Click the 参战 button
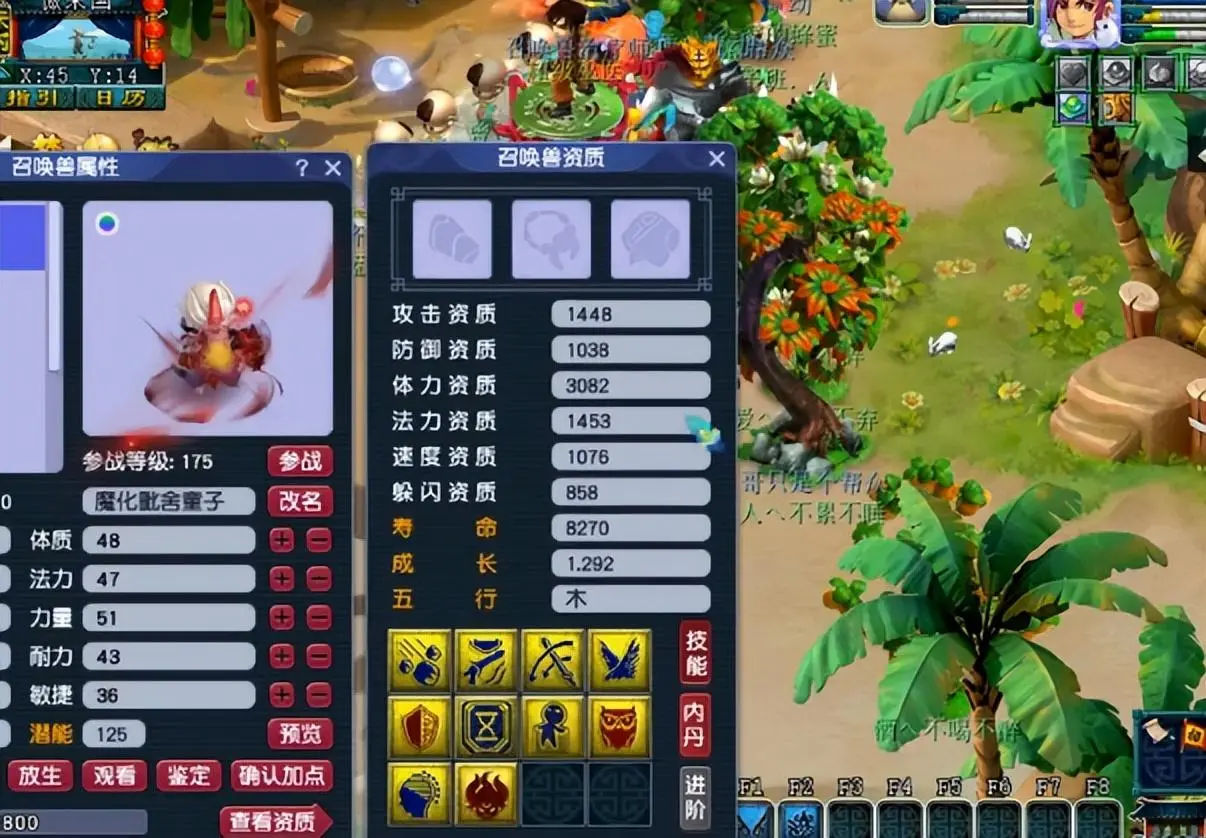The width and height of the screenshot is (1206, 838). point(300,461)
